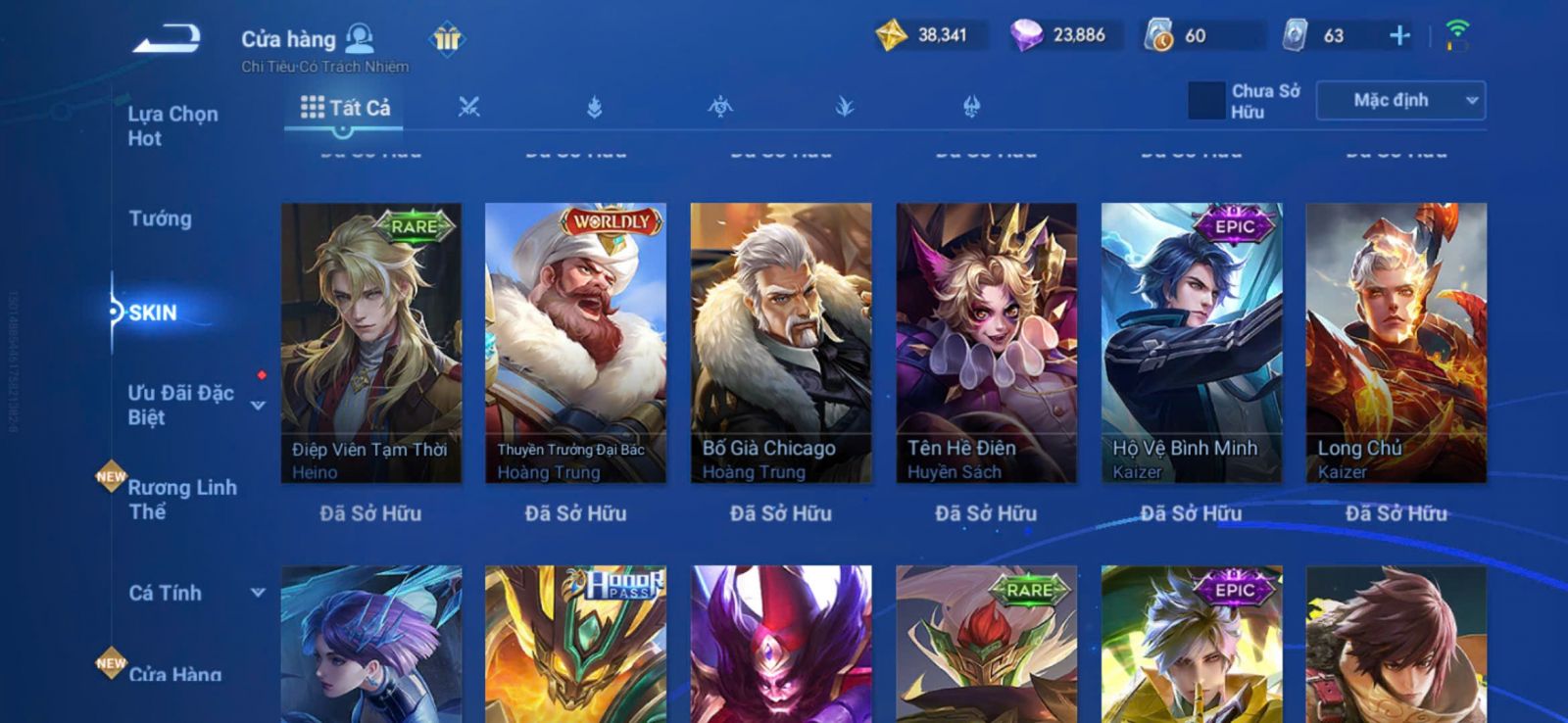The width and height of the screenshot is (1568, 723).
Task: Select Hộ Vệ Bình Minh Kaizer skin
Action: pyautogui.click(x=1191, y=342)
